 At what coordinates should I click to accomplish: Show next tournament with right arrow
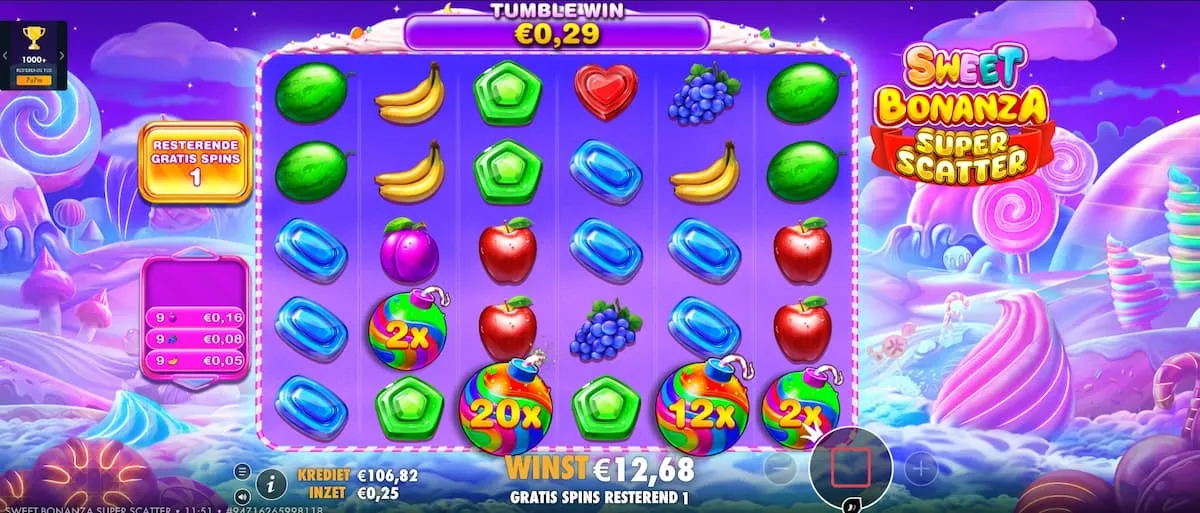(x=61, y=56)
